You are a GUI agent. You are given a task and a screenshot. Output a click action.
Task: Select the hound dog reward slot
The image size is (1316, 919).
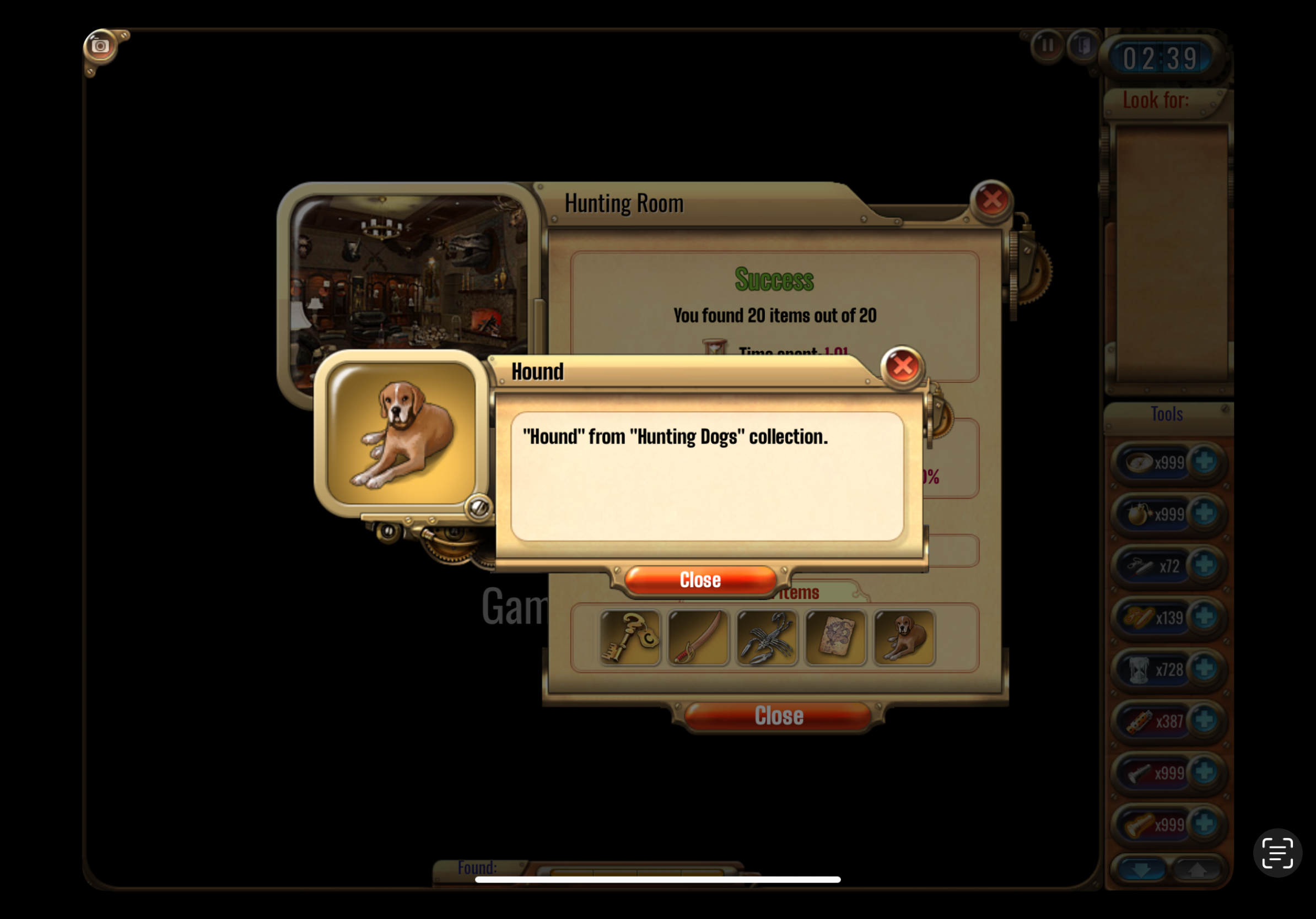[x=904, y=637]
